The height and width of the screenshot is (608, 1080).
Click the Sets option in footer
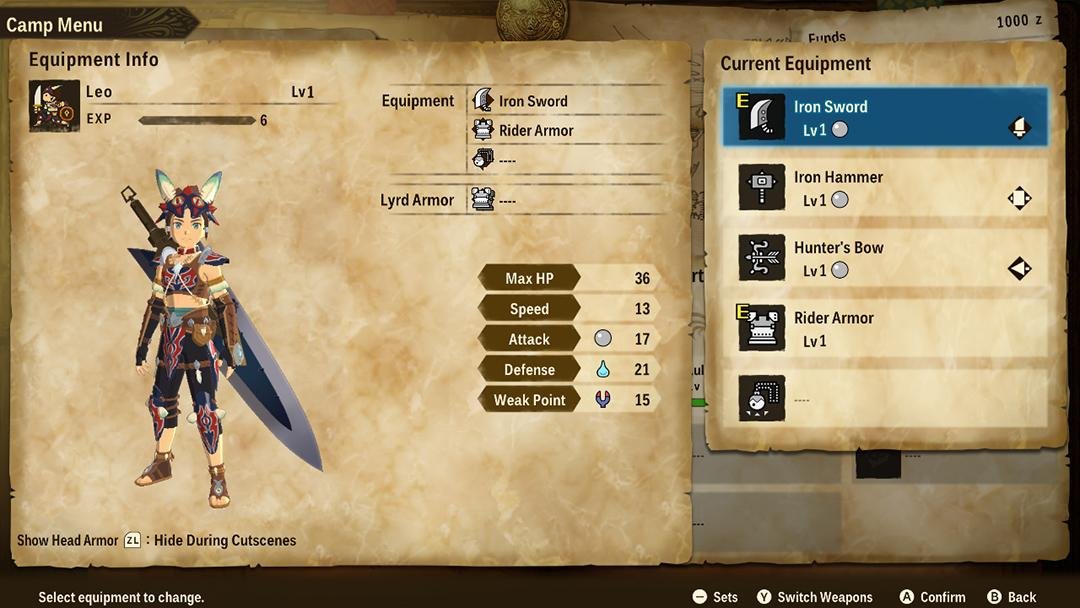(x=715, y=597)
